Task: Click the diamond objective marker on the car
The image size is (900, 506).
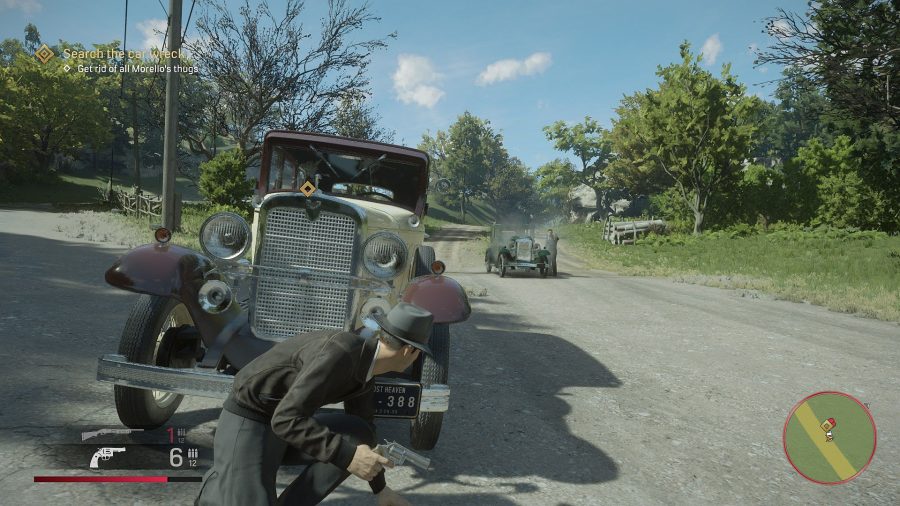Action: click(x=308, y=188)
